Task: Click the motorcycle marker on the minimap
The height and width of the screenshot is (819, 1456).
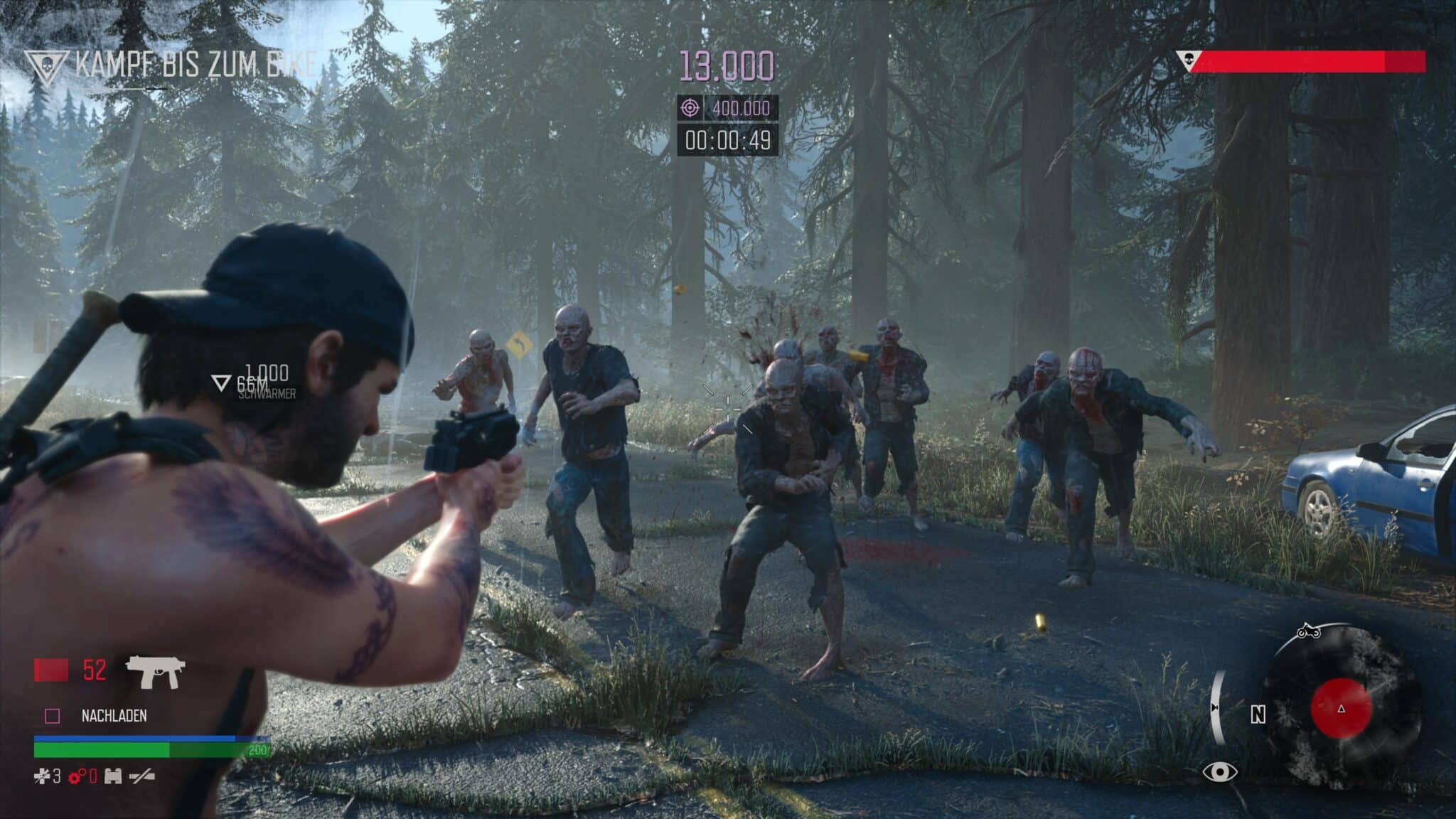Action: pos(1308,632)
